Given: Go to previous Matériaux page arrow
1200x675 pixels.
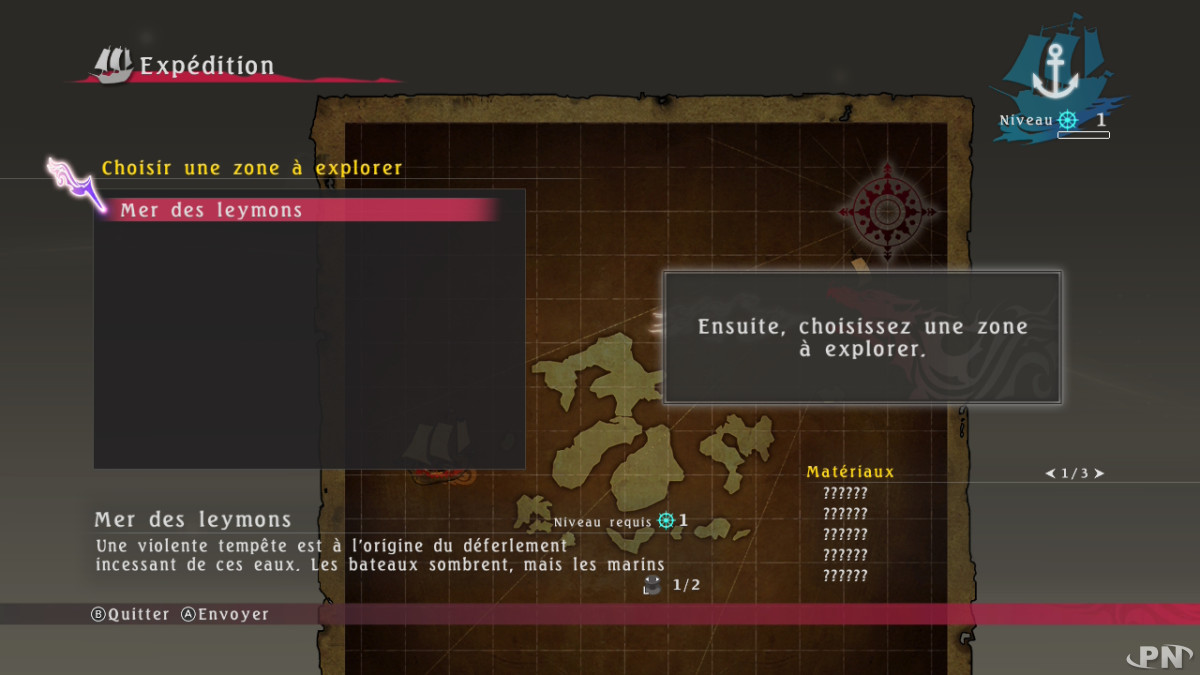Looking at the screenshot, I should [1050, 473].
